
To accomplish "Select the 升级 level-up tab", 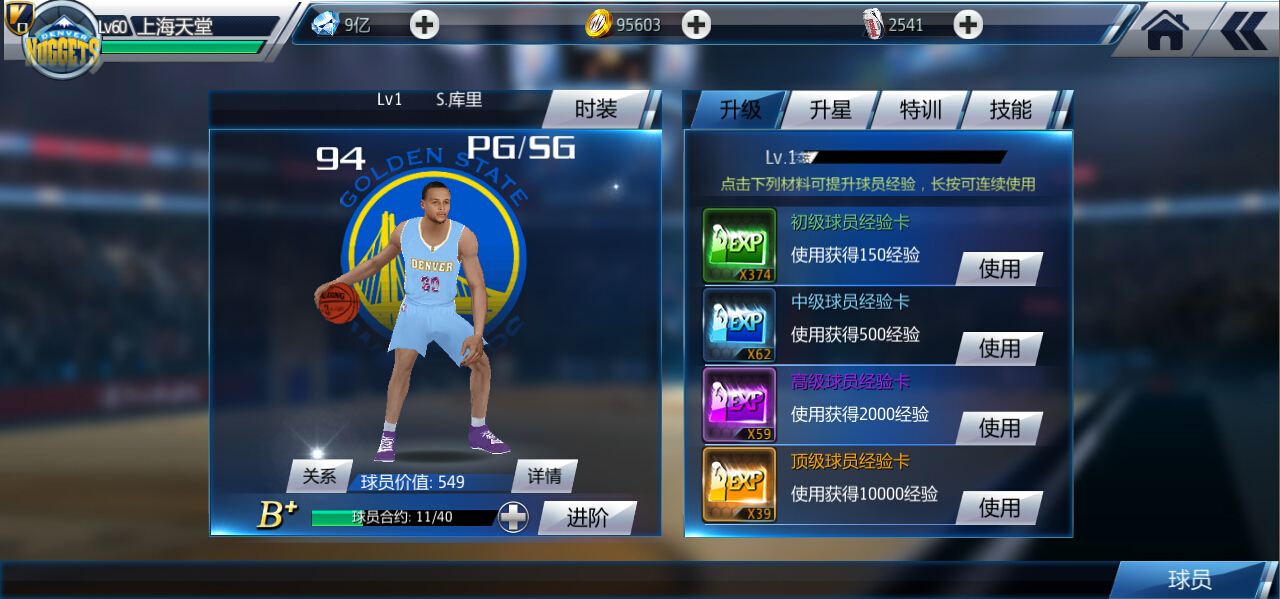I will [x=740, y=110].
